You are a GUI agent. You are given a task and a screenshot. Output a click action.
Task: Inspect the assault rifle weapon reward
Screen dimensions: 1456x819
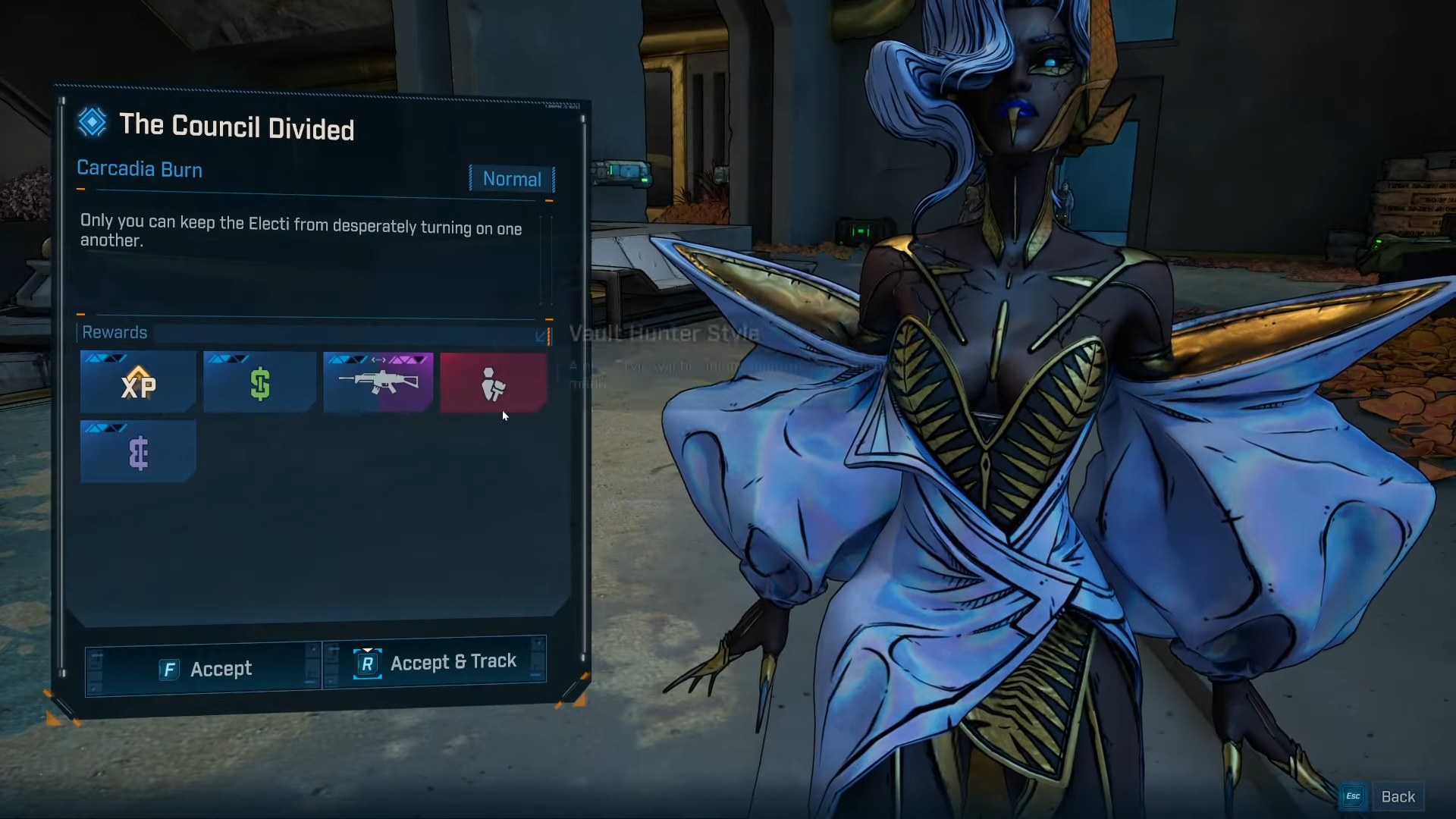(x=378, y=383)
